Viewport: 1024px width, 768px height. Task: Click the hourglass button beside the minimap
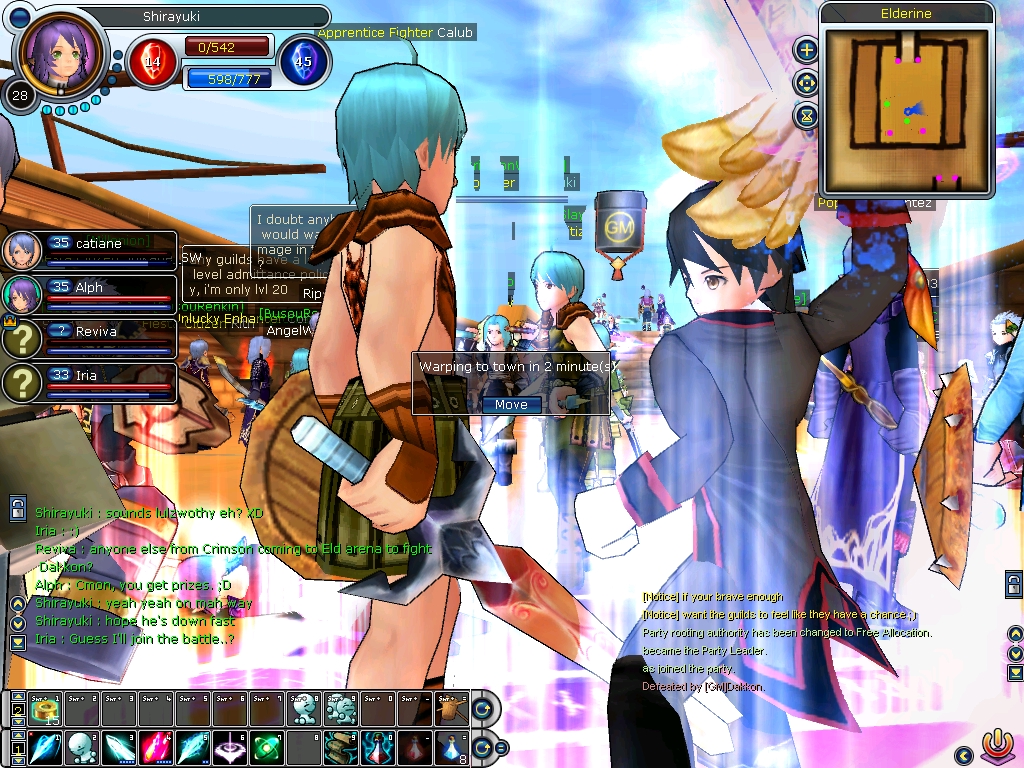806,116
